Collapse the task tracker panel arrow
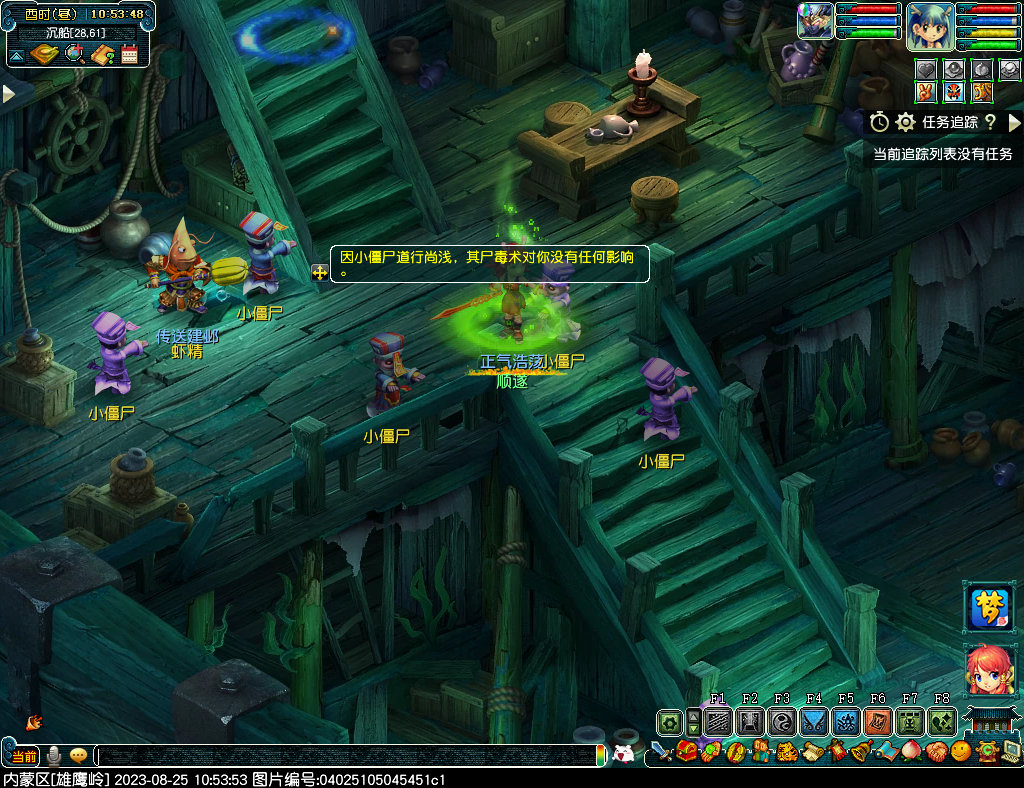 pyautogui.click(x=1014, y=122)
